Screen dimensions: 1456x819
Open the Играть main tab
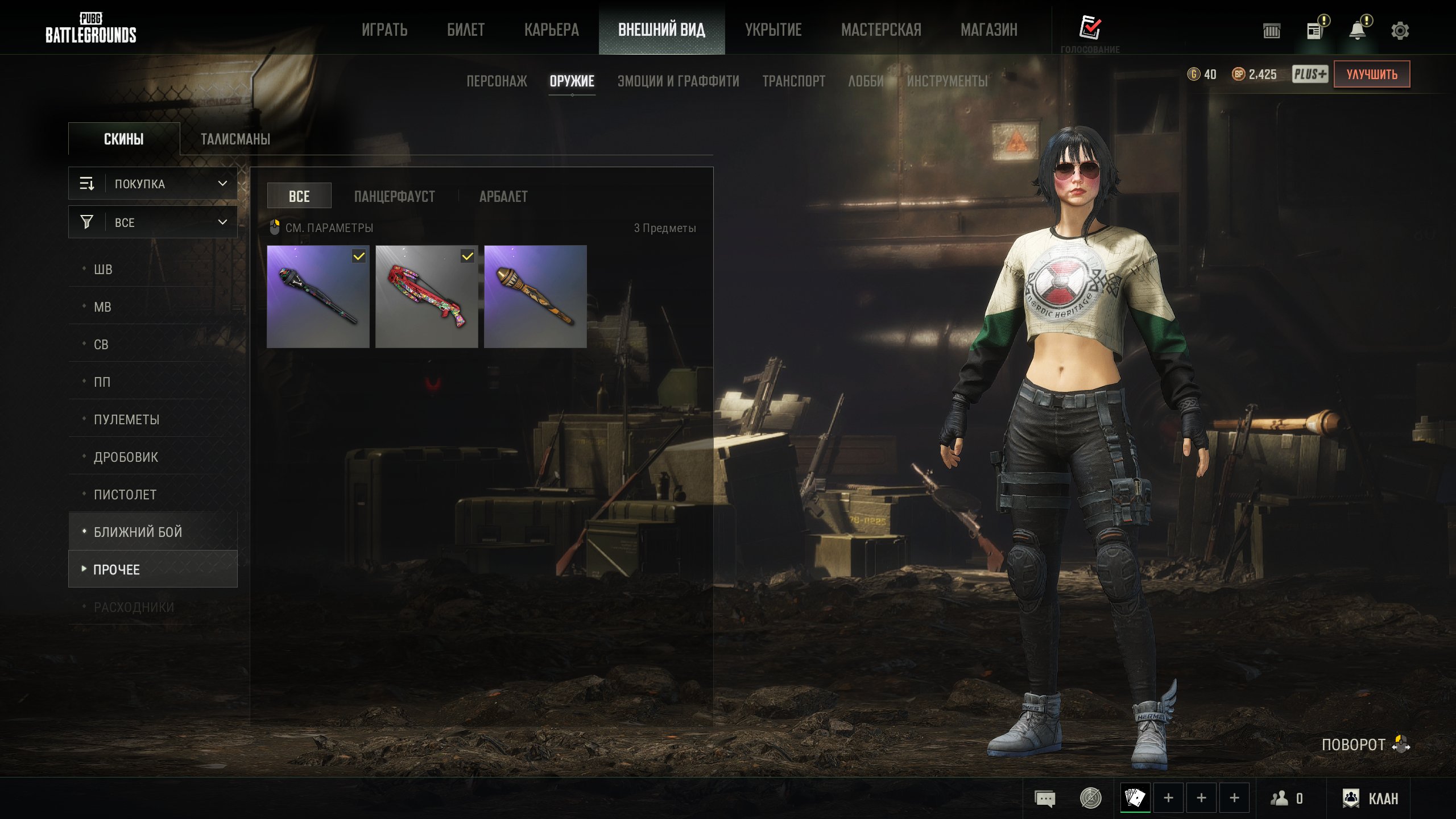point(384,30)
